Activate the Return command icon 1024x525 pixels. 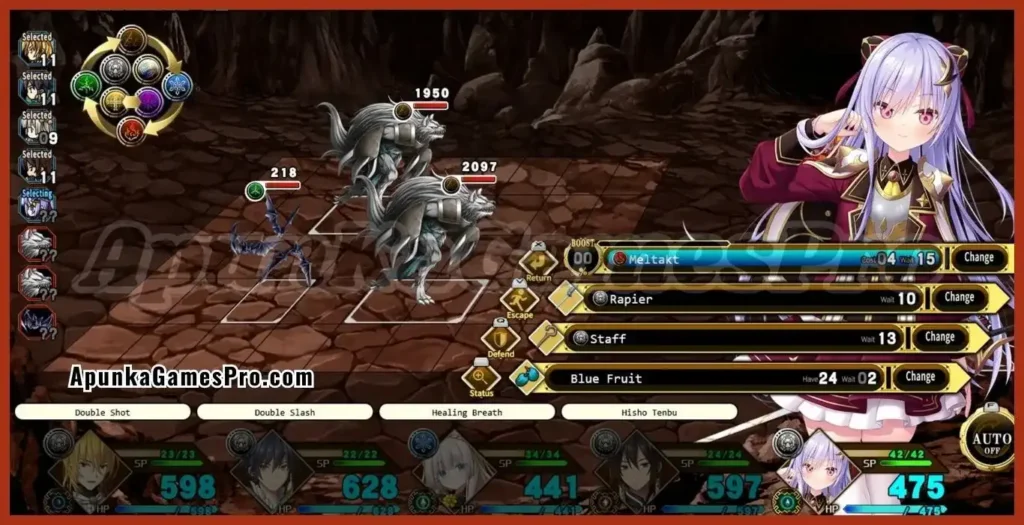pos(539,263)
